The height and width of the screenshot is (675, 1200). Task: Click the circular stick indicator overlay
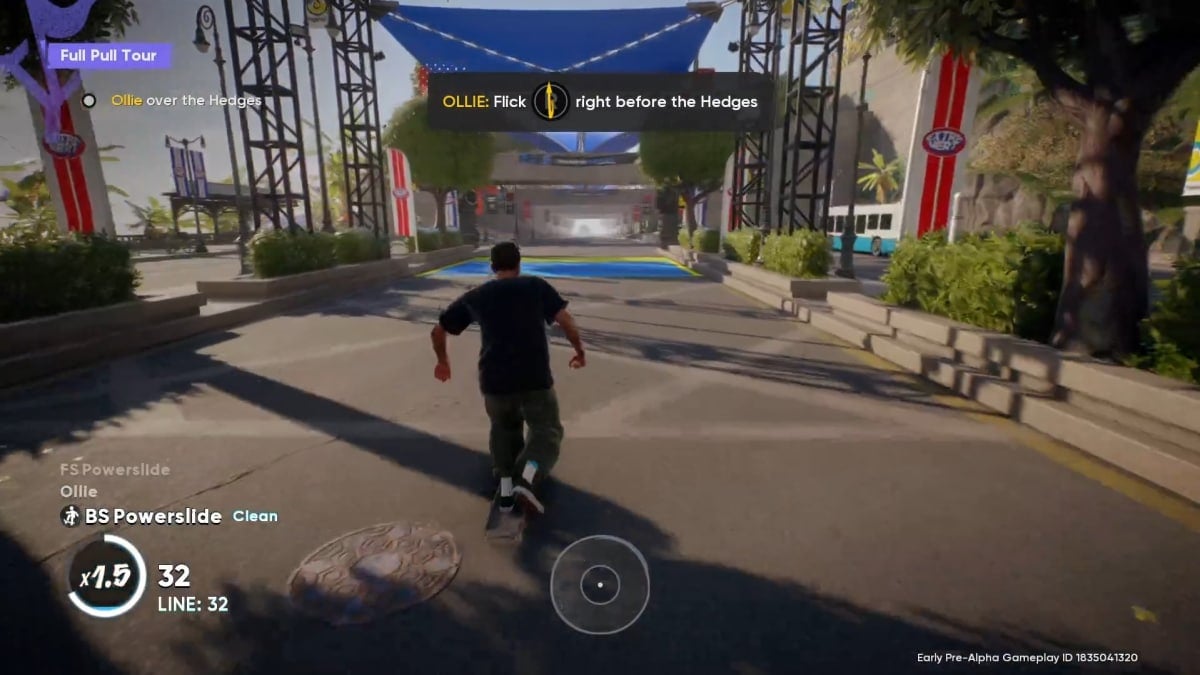599,584
